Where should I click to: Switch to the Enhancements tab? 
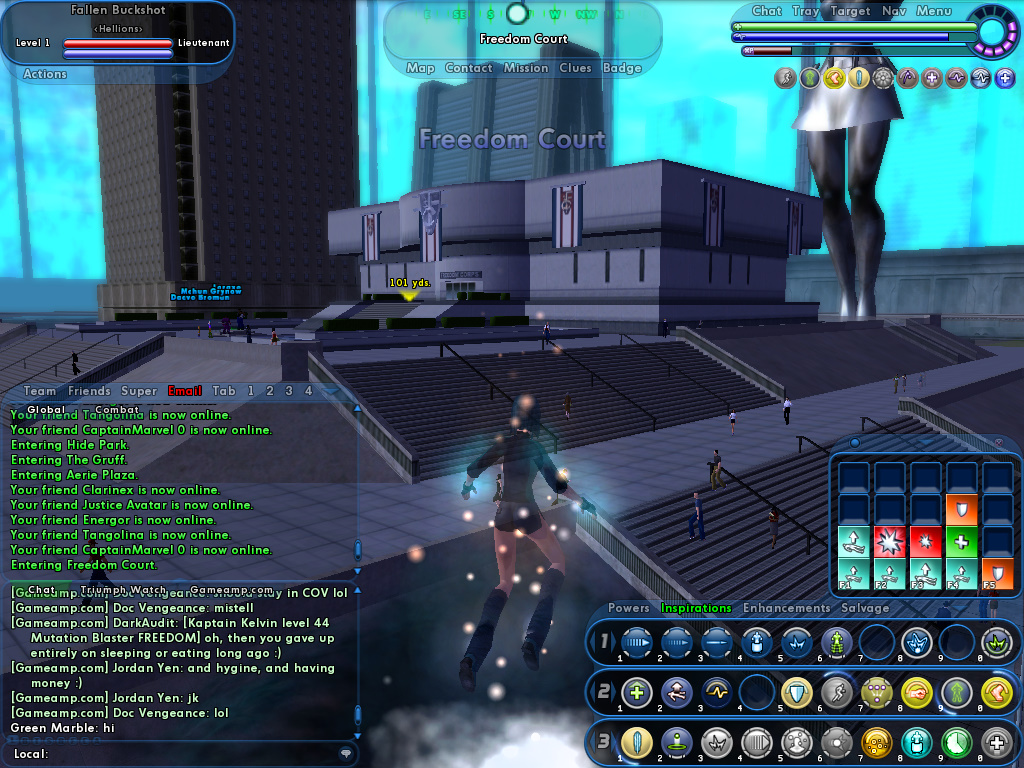coord(786,608)
